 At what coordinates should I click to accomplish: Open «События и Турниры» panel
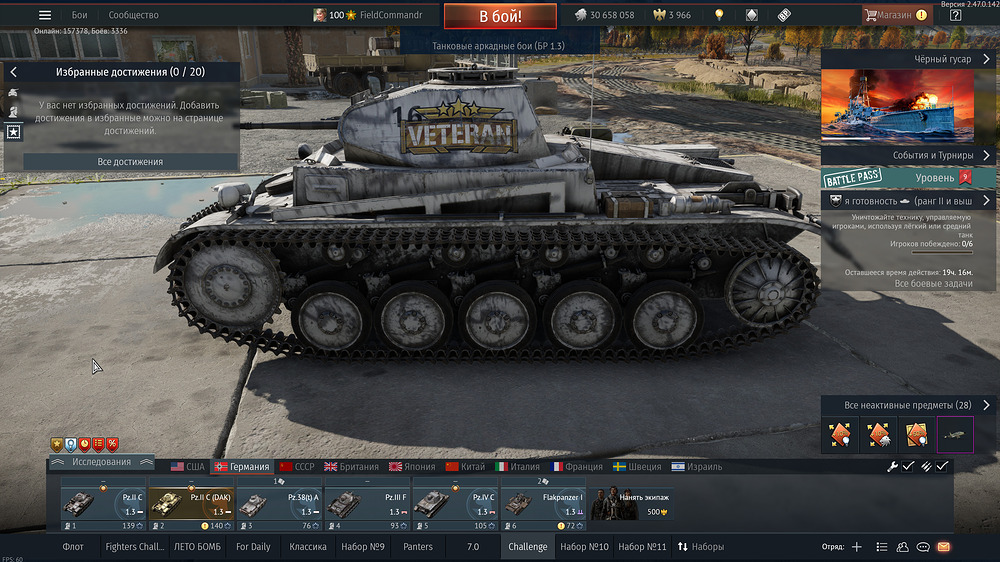click(909, 155)
